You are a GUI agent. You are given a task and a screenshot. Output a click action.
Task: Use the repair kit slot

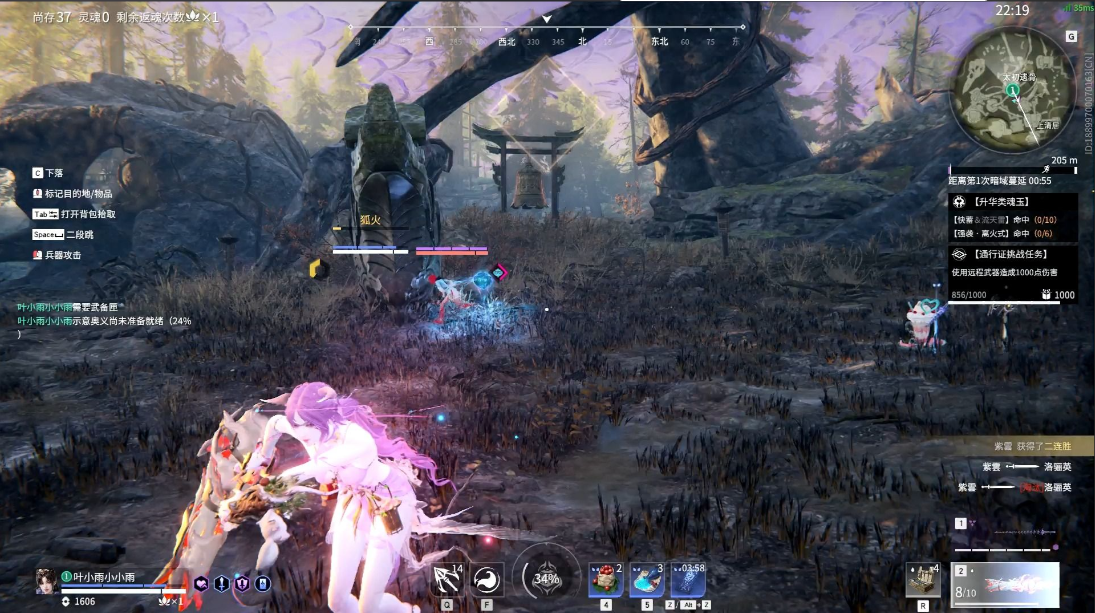pyautogui.click(x=922, y=580)
